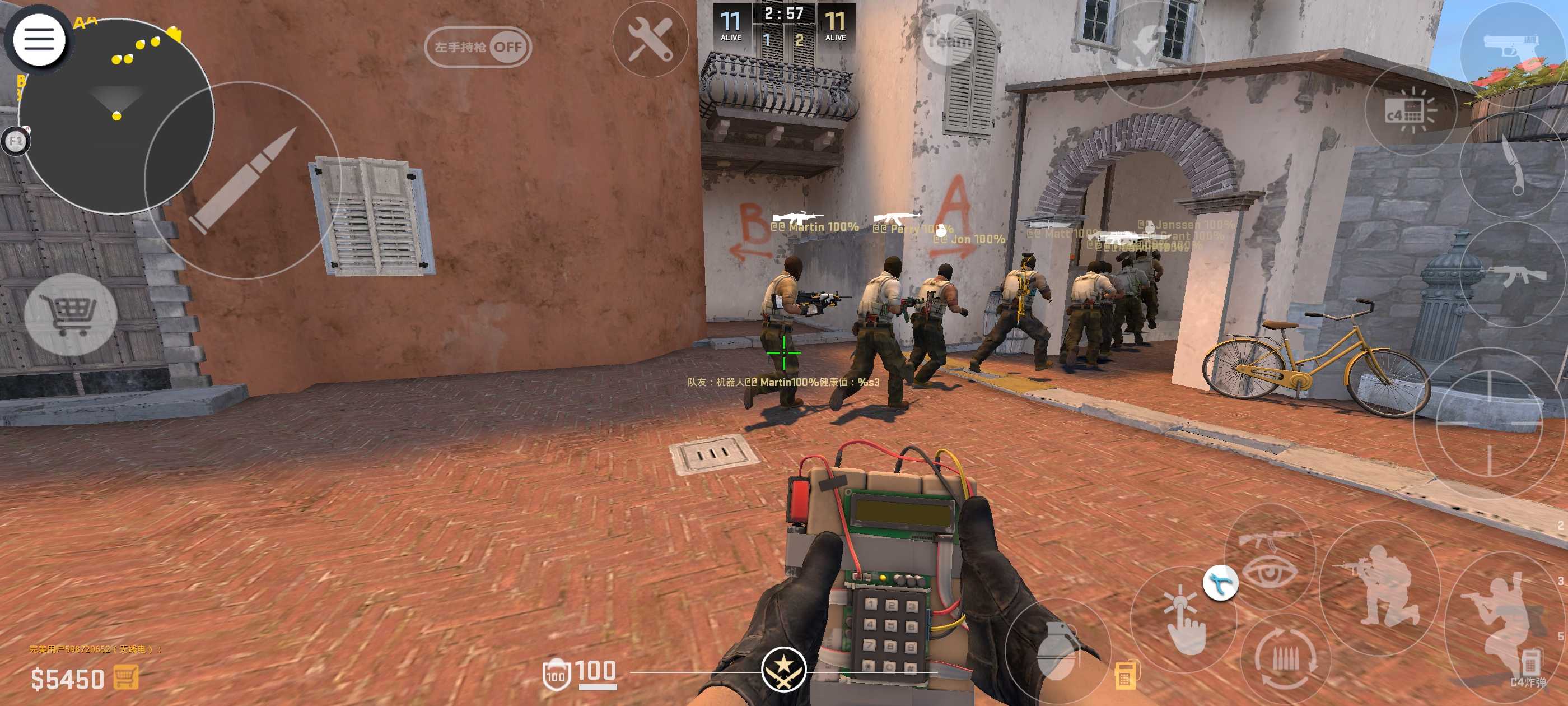Tap the C4 plant bomb button
This screenshot has height=706, width=1568.
(x=1409, y=110)
